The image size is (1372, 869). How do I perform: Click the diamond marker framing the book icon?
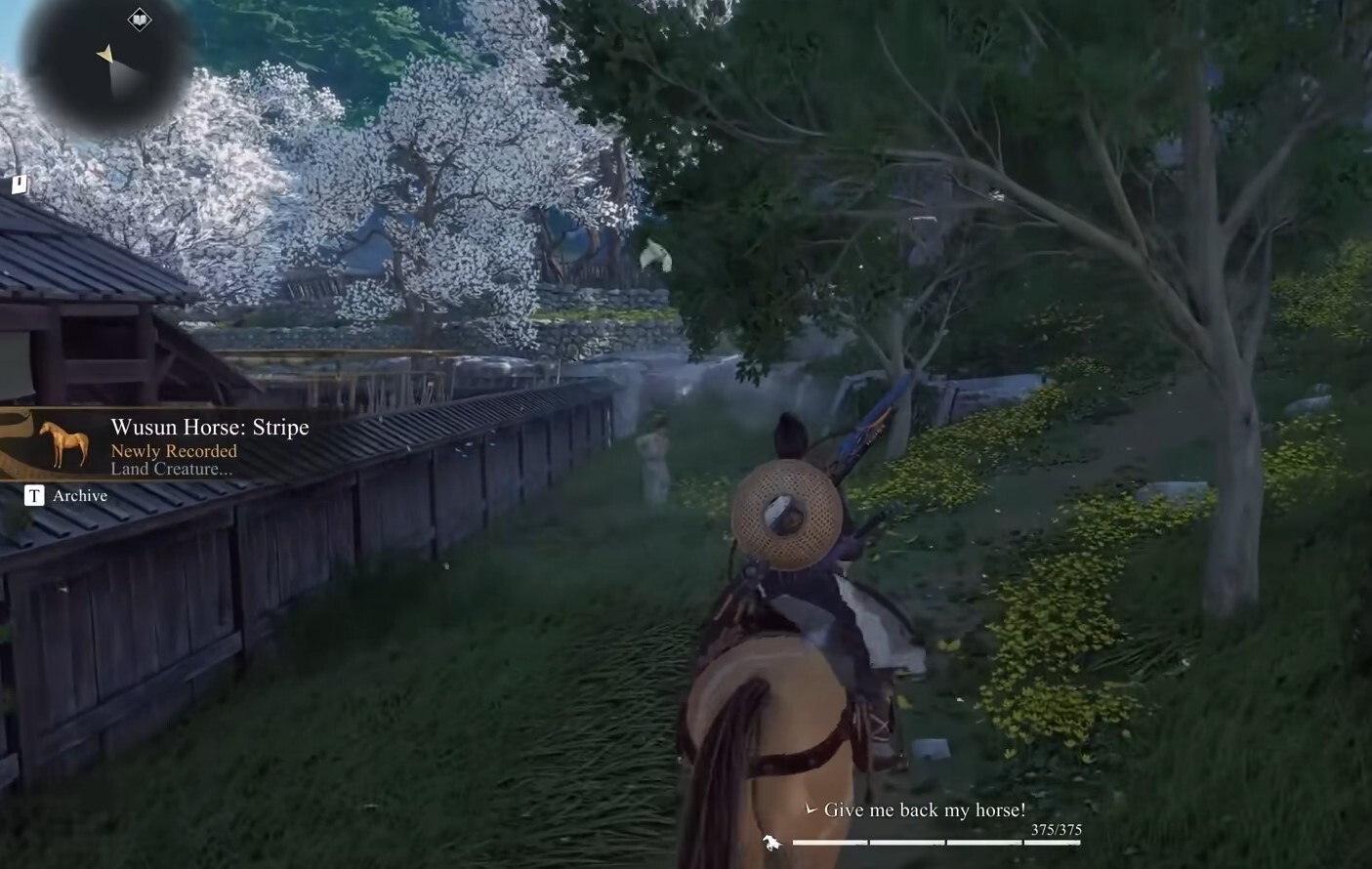(140, 19)
